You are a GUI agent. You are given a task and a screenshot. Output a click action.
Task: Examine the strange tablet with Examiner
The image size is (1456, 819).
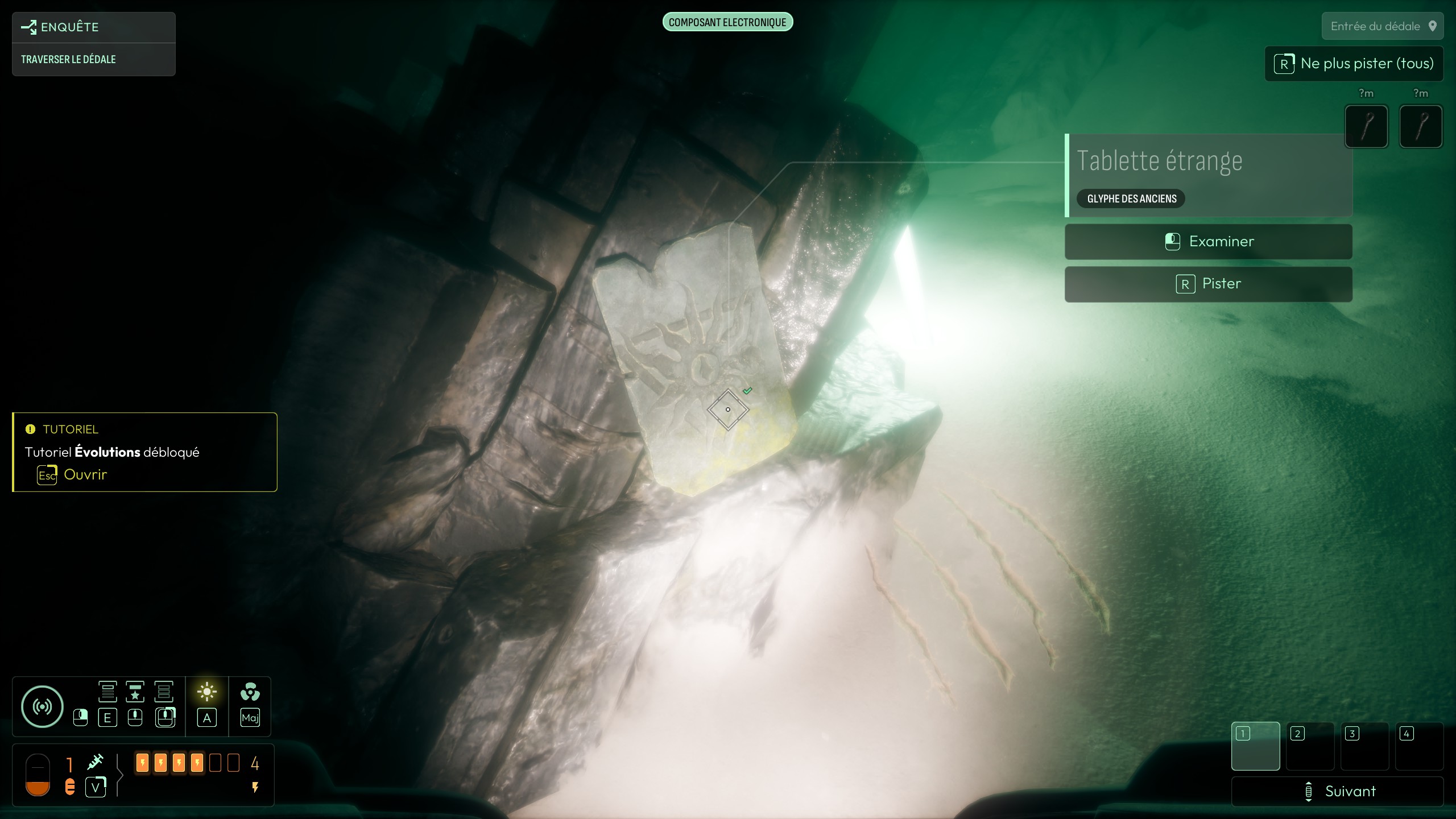click(x=1208, y=242)
